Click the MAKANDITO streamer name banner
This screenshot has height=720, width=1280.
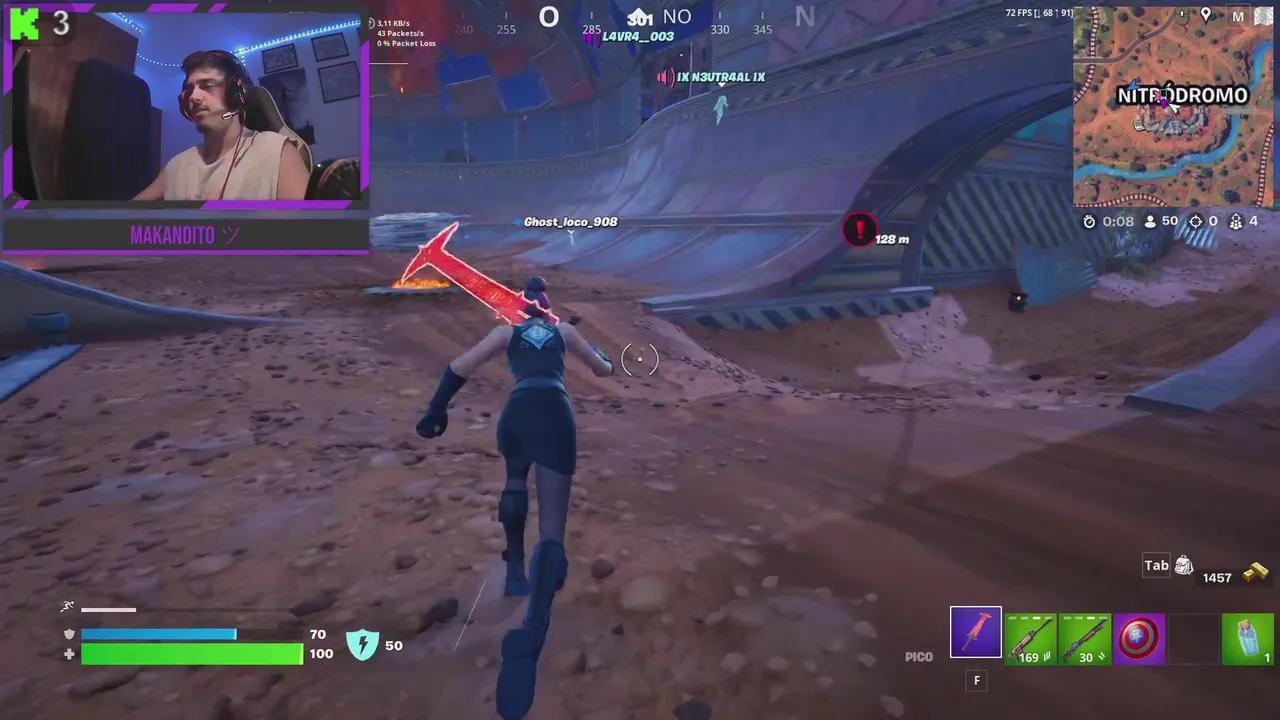[184, 235]
